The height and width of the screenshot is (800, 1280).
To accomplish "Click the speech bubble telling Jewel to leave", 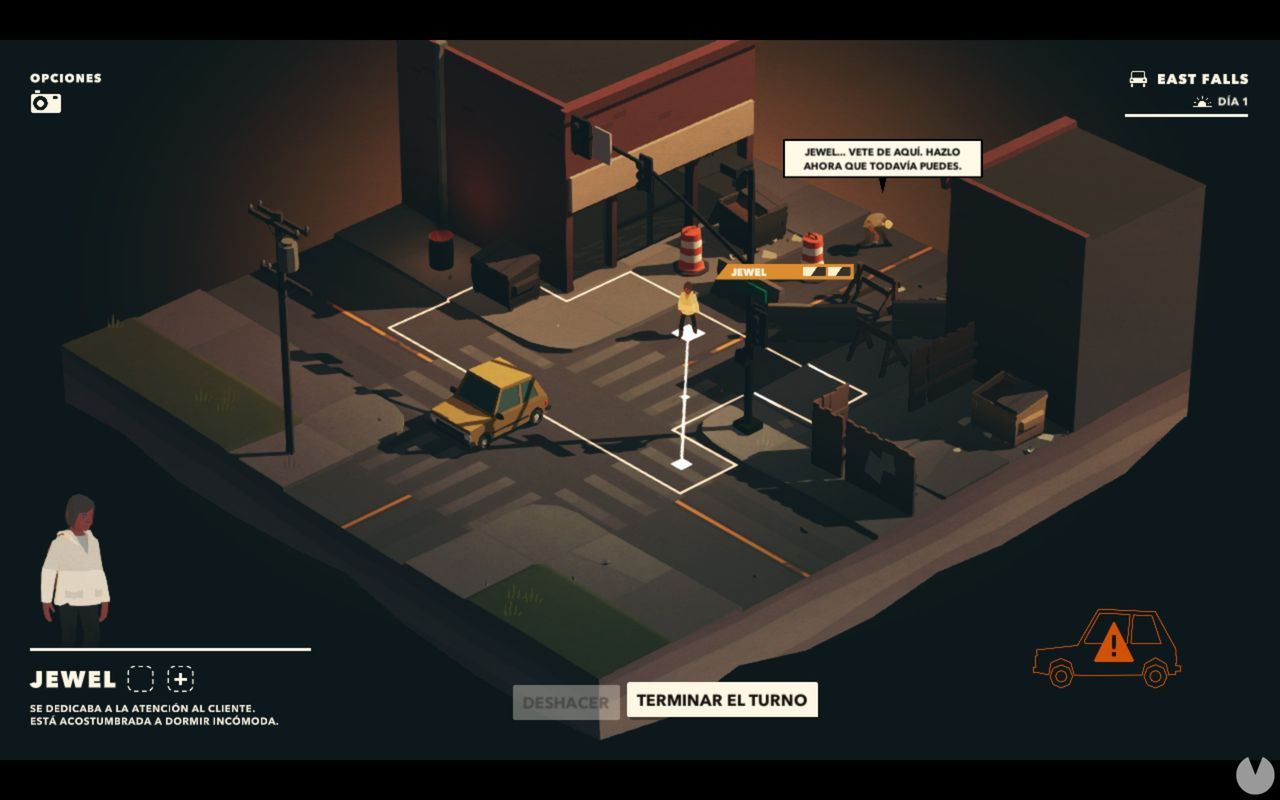I will tap(884, 160).
